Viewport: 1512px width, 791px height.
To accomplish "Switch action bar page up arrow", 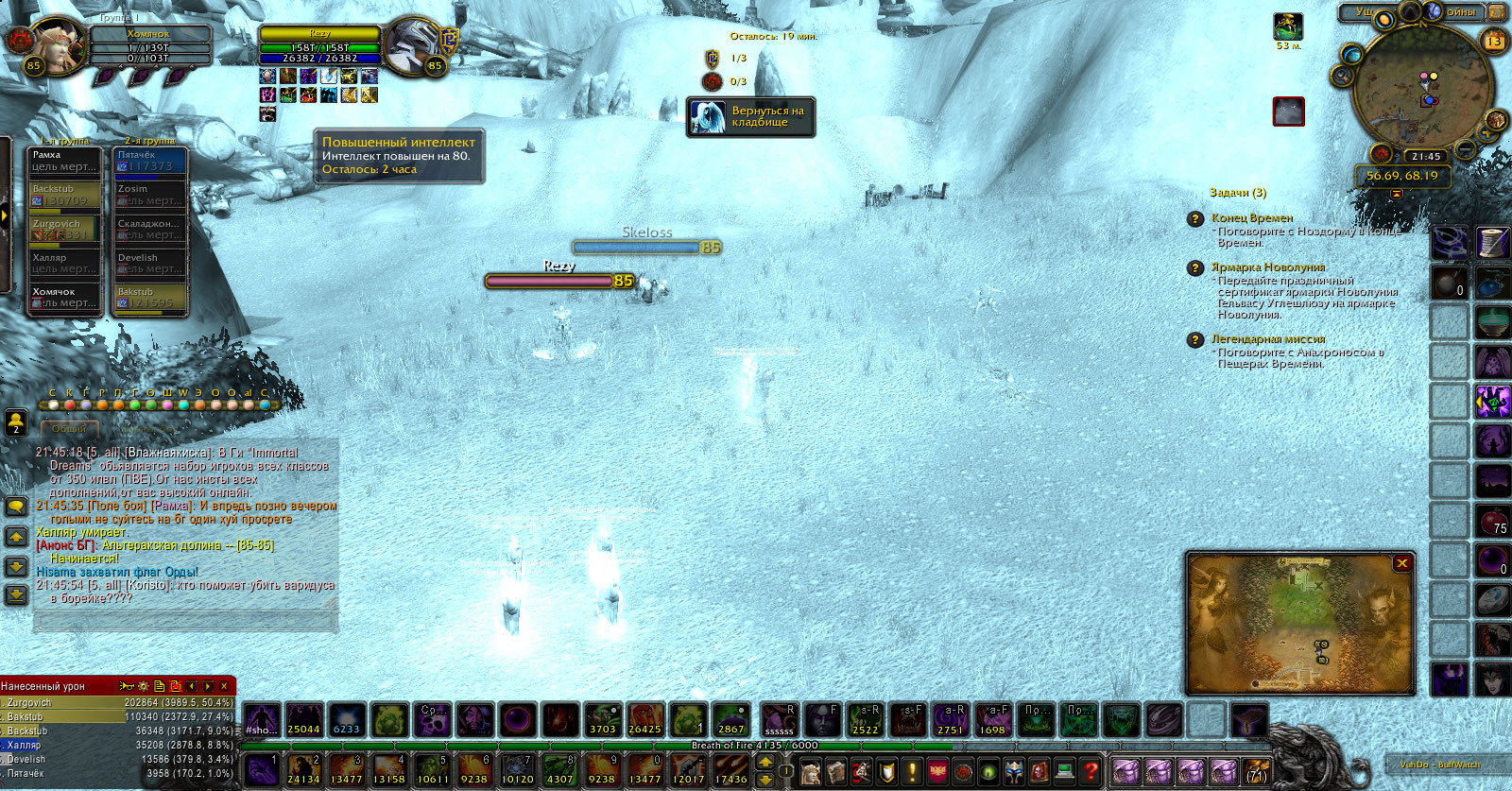I will pyautogui.click(x=765, y=763).
